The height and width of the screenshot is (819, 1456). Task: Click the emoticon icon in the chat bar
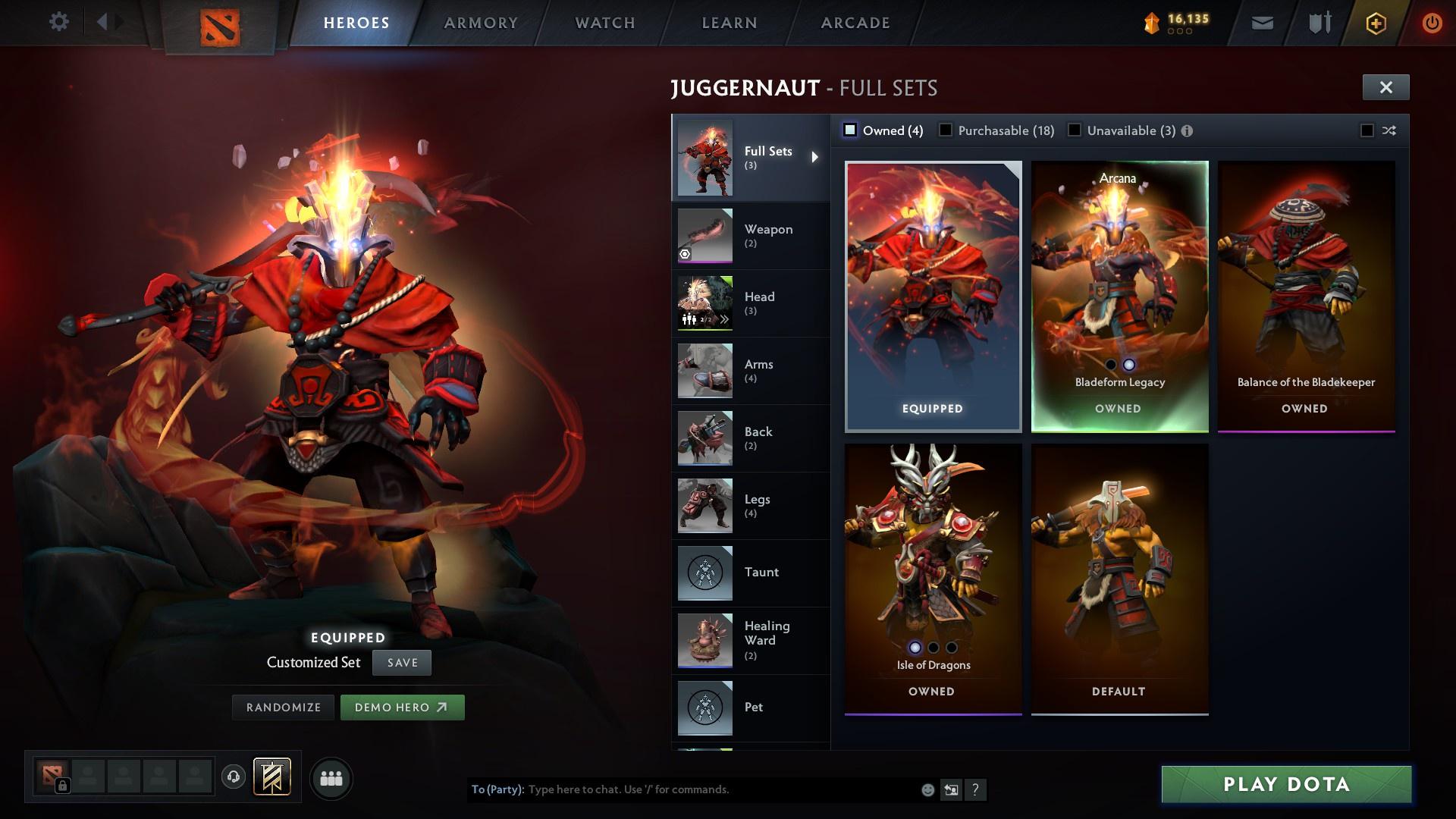[927, 789]
